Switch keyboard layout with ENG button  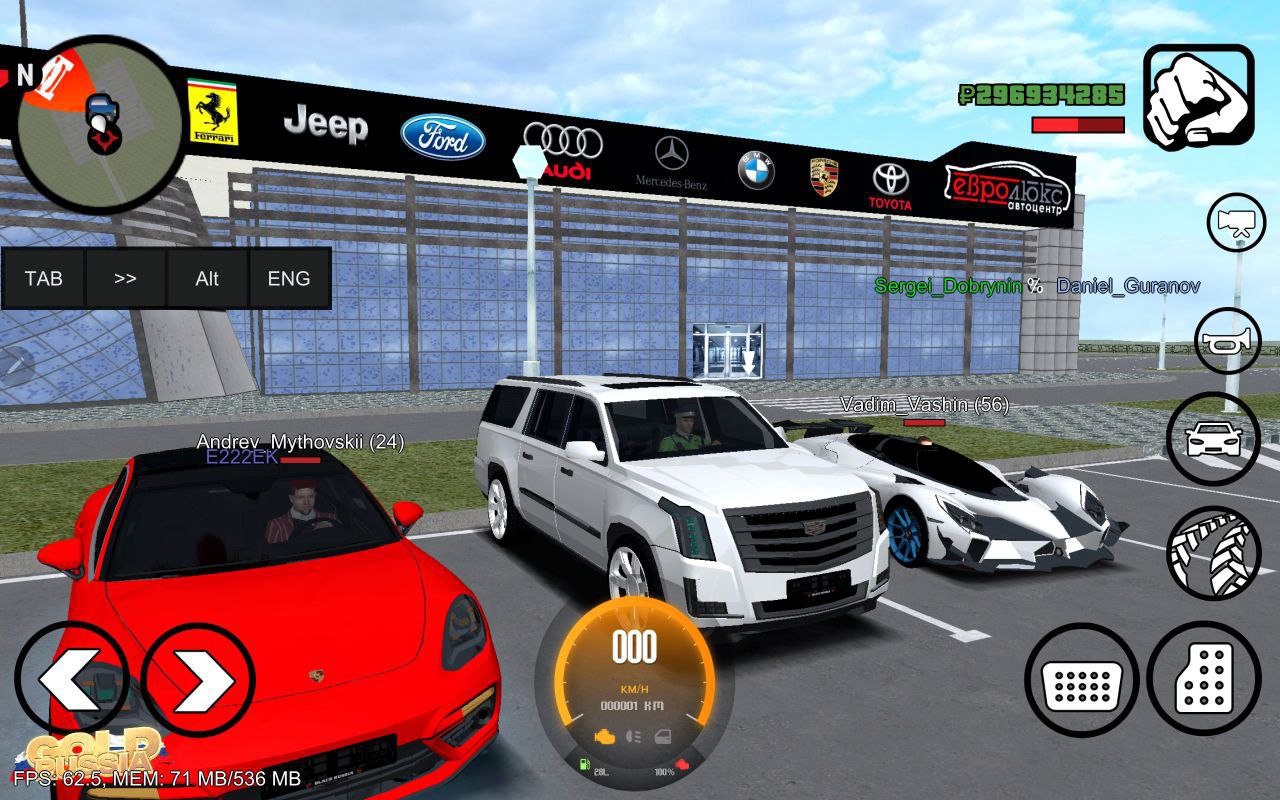289,278
